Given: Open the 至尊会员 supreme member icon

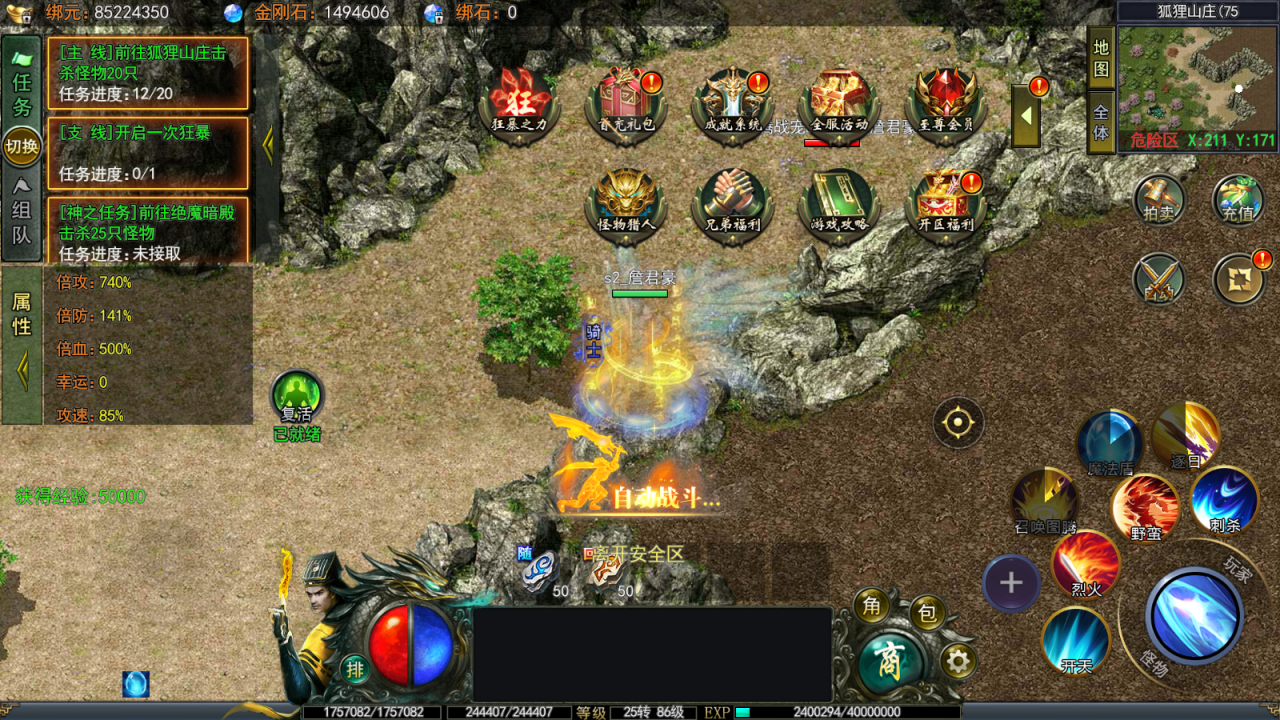Looking at the screenshot, I should 945,102.
